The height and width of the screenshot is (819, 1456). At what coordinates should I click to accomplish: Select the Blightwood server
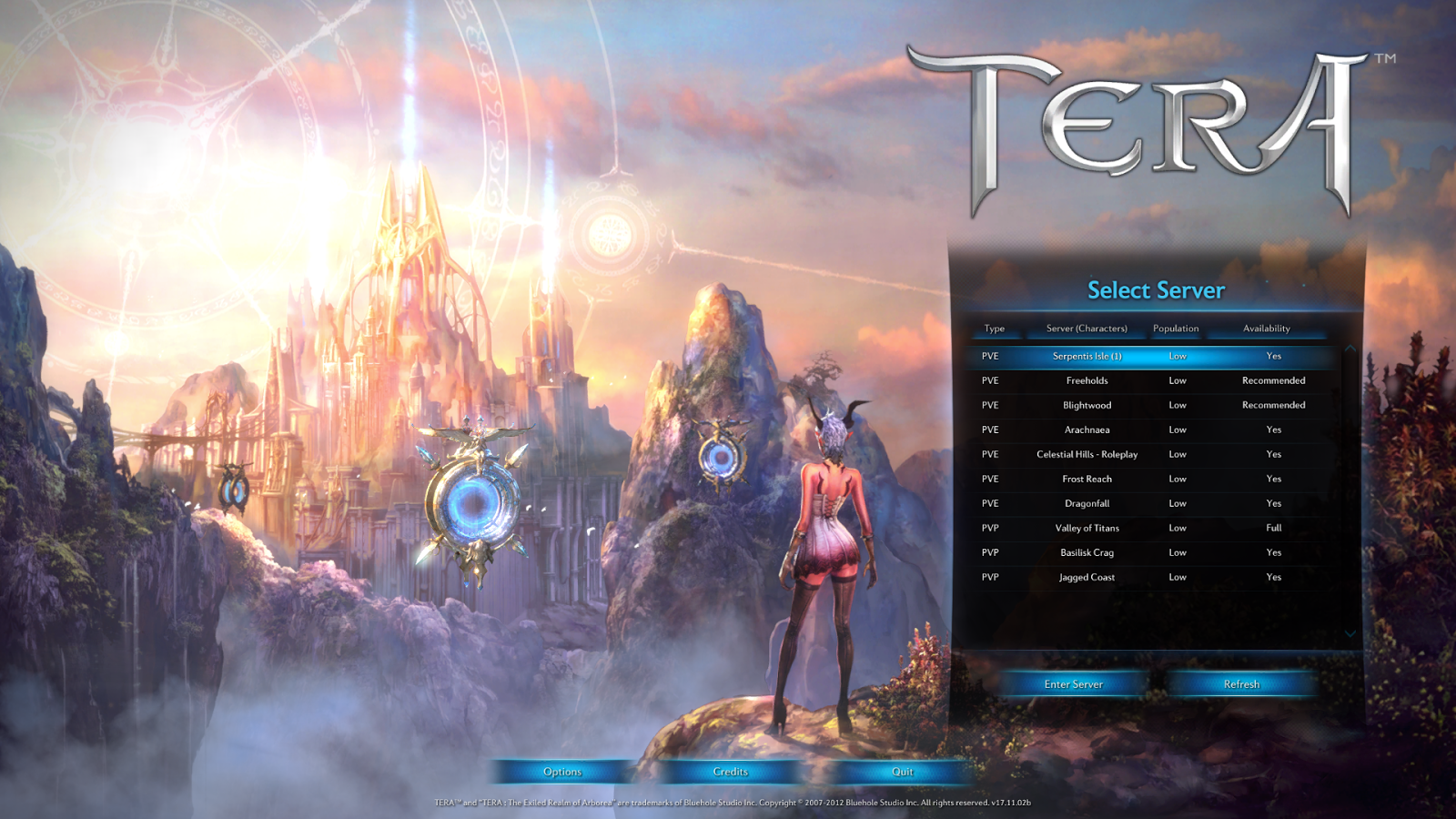click(1086, 405)
